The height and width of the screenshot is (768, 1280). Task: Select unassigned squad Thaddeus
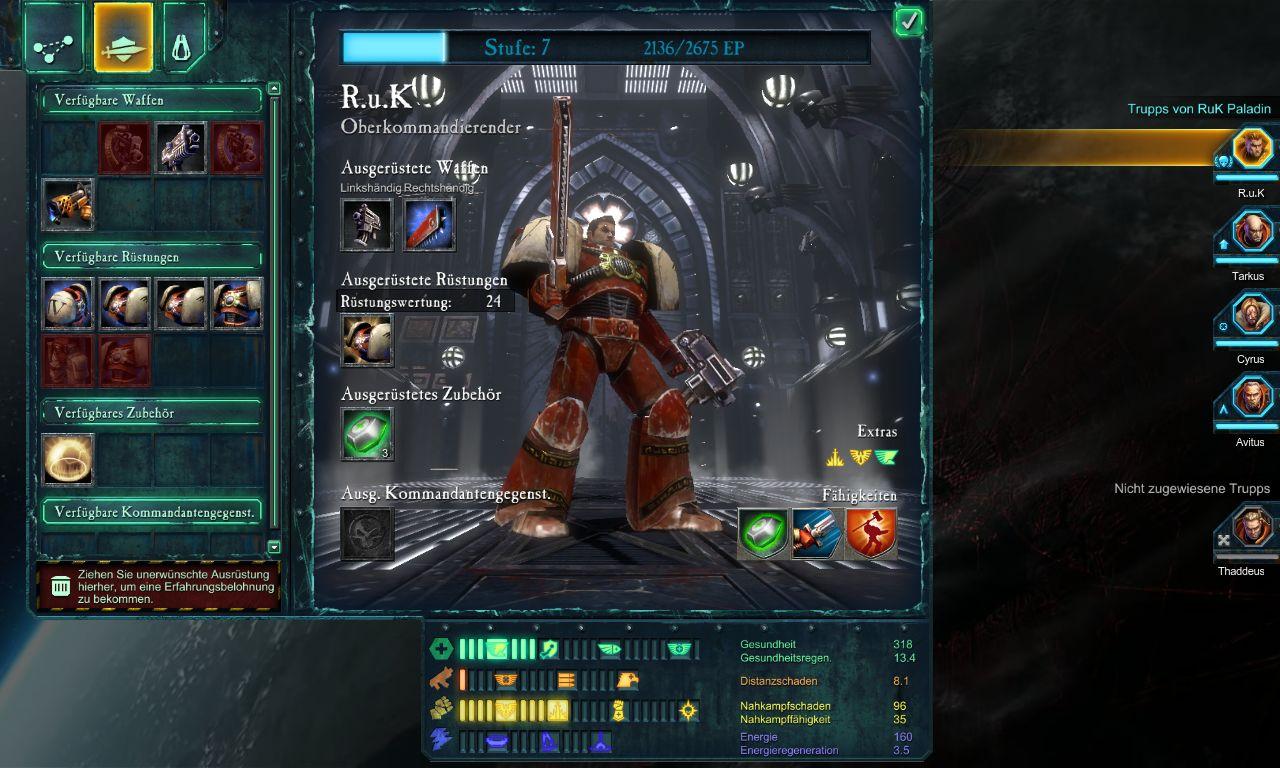click(x=1251, y=529)
